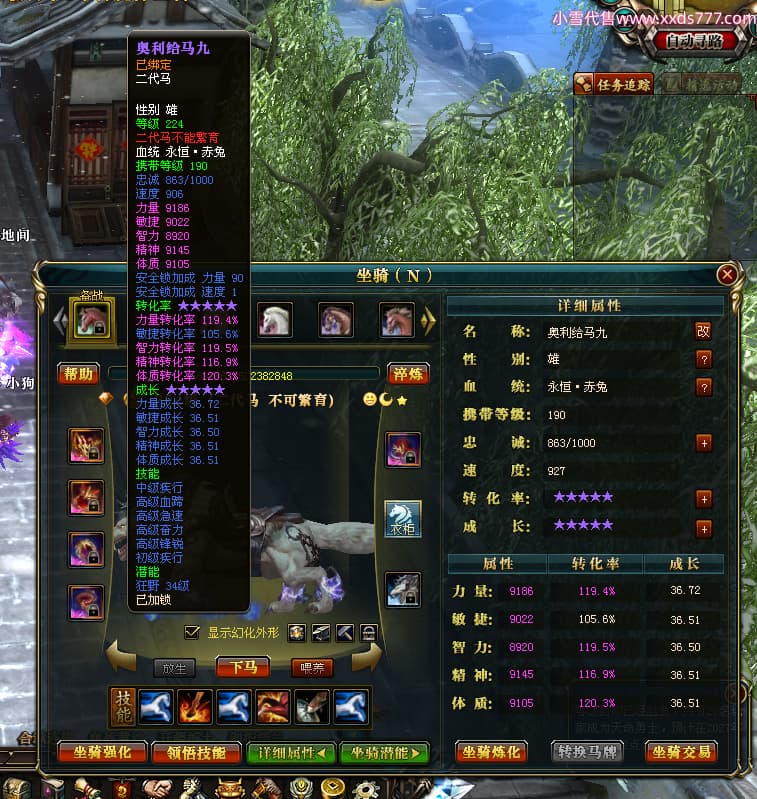The width and height of the screenshot is (757, 799).
Task: Click the 转换马牌 convert button
Action: tap(587, 751)
